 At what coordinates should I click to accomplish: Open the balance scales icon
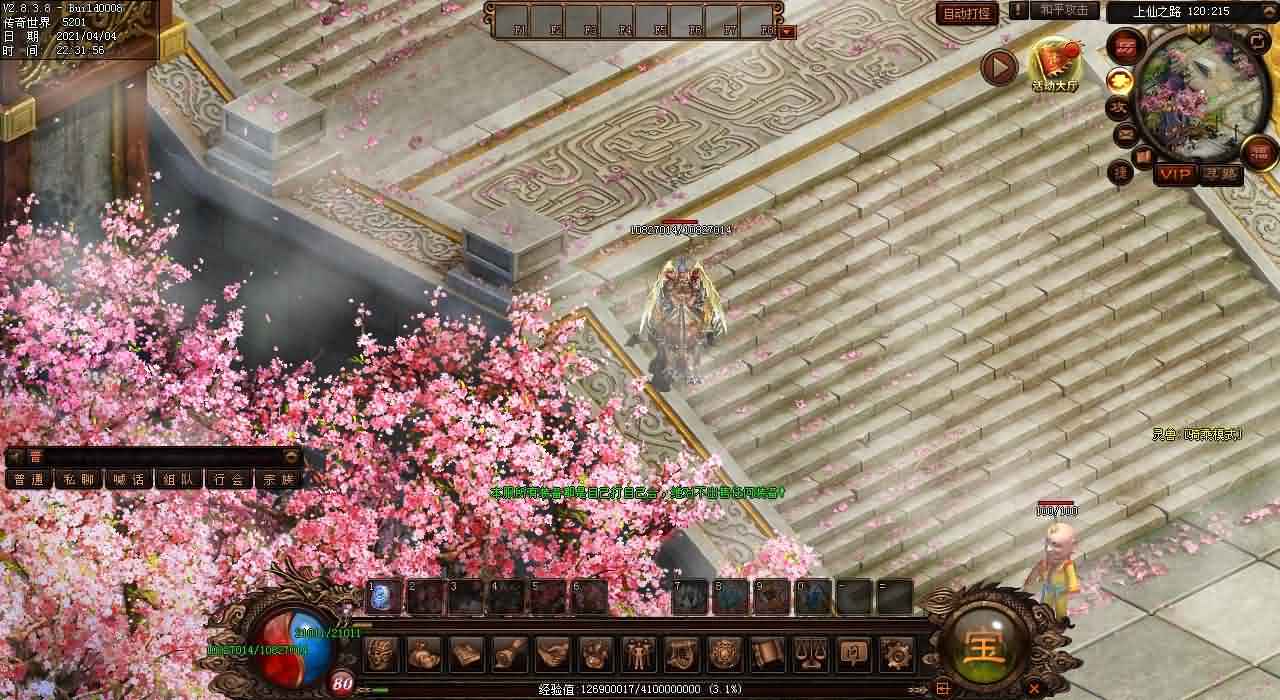click(810, 654)
